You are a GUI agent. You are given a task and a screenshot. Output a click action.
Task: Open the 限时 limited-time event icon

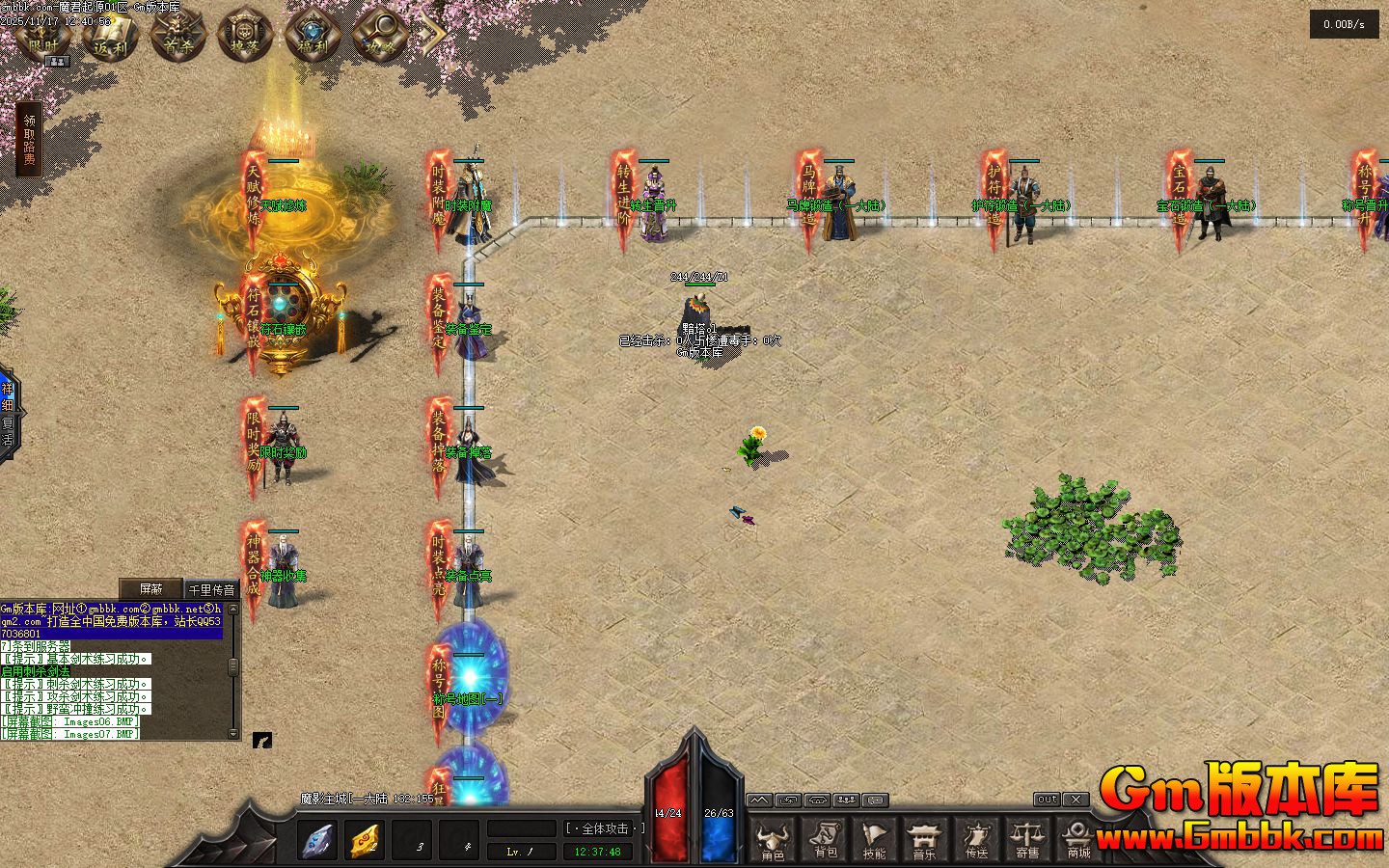click(43, 35)
